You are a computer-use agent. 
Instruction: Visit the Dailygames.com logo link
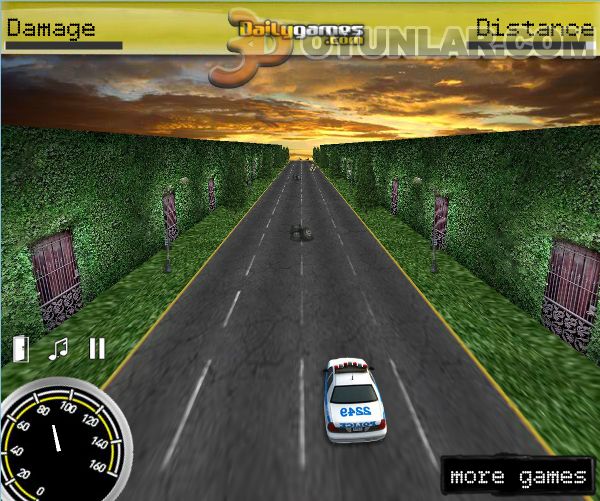tap(301, 28)
